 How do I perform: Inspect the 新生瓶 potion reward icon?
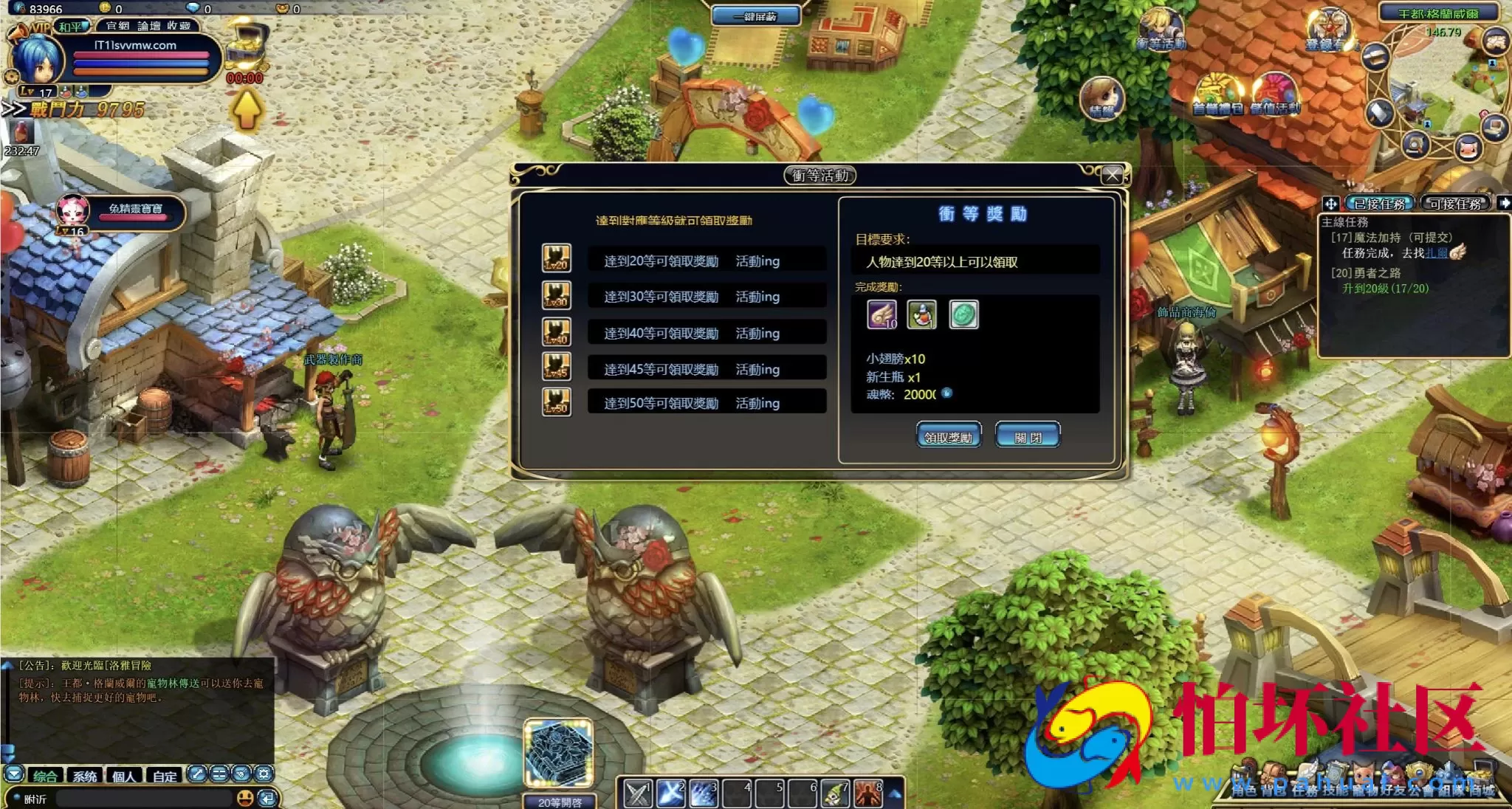click(922, 315)
